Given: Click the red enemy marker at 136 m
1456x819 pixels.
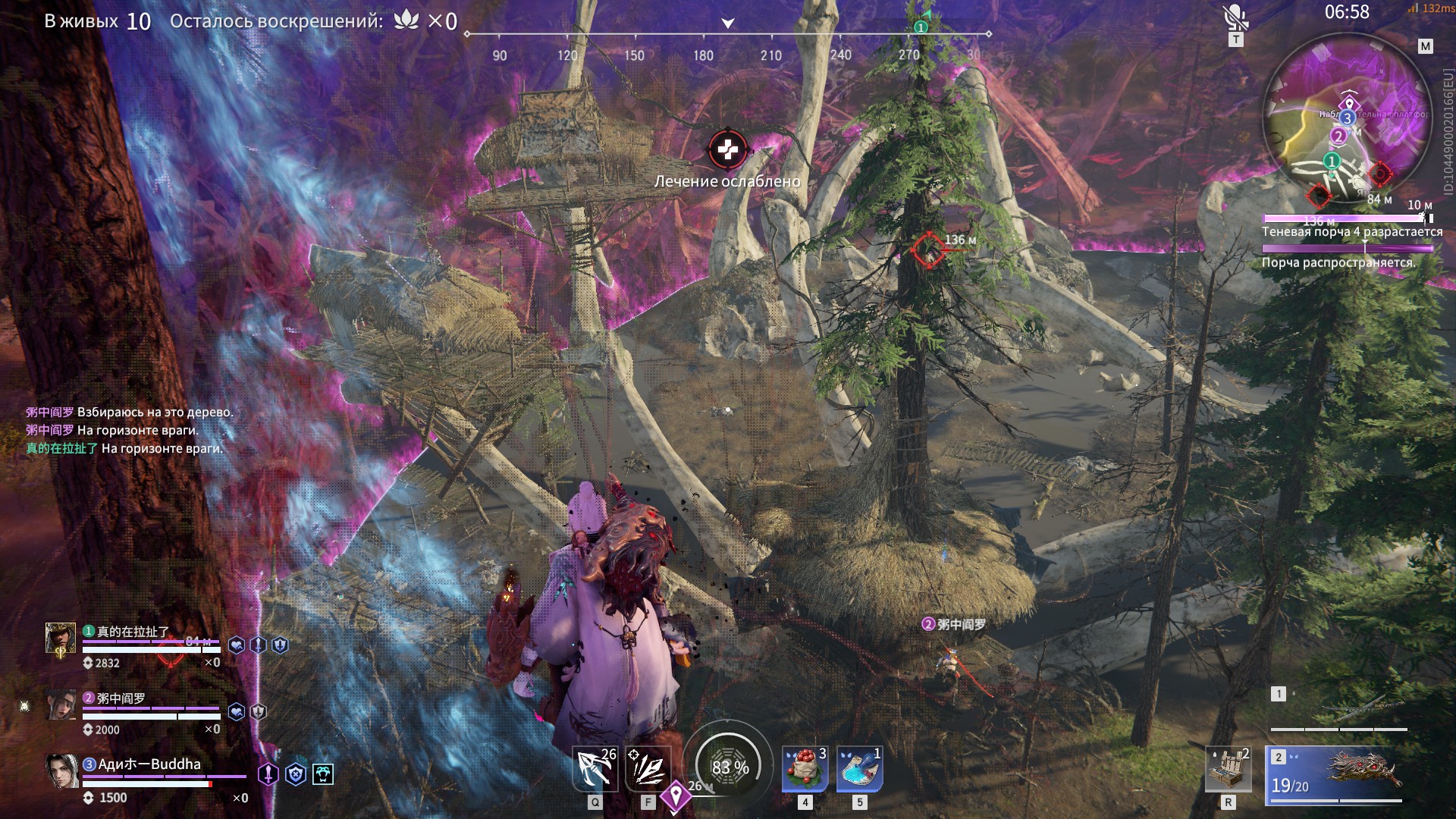Looking at the screenshot, I should click(x=927, y=249).
